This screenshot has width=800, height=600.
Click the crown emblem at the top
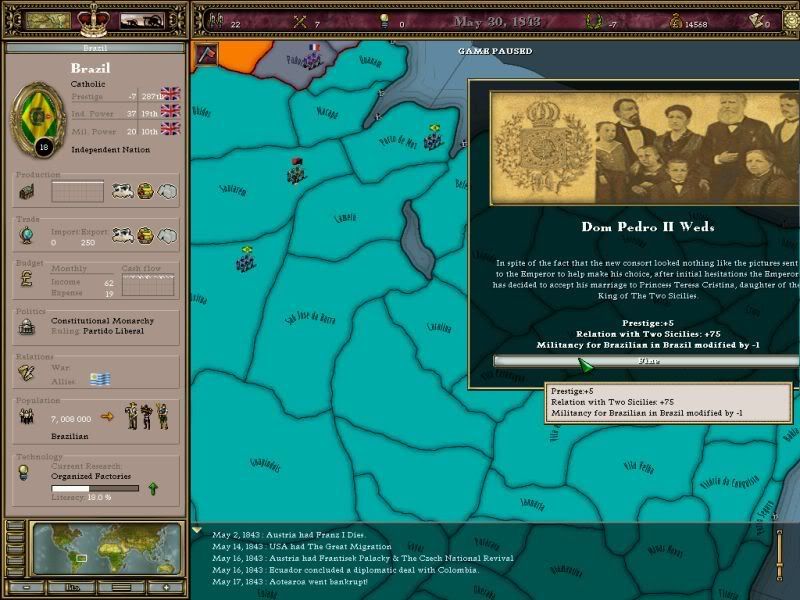click(x=93, y=18)
